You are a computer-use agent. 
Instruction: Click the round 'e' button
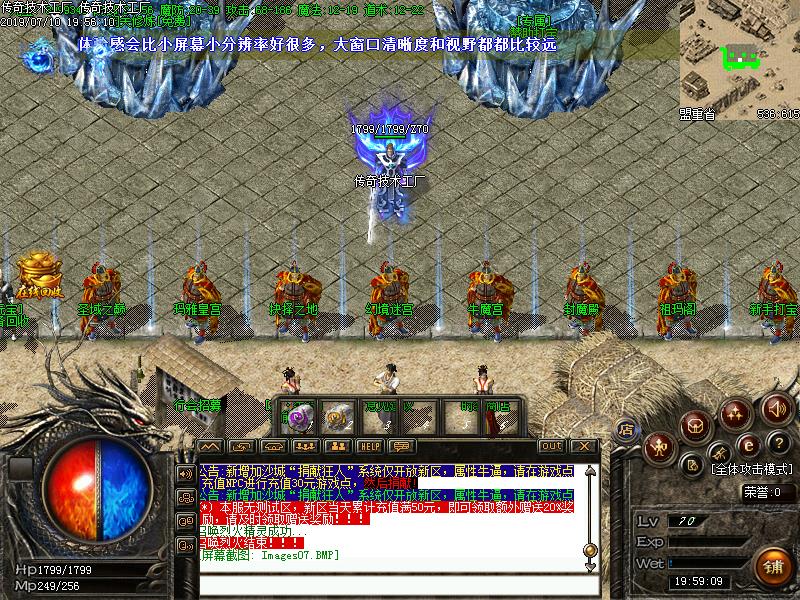point(747,446)
